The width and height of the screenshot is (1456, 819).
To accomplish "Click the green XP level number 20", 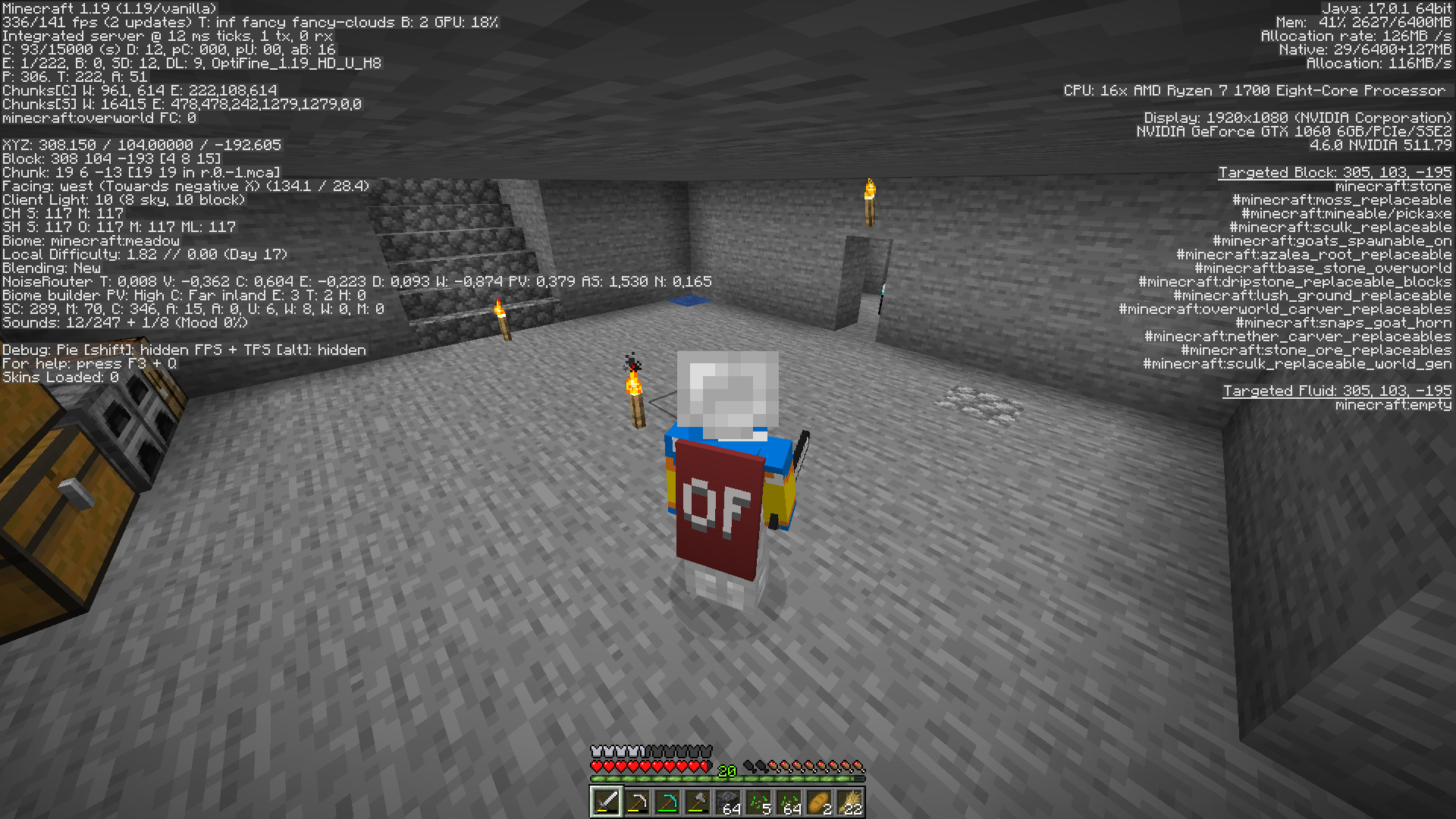I will 726,770.
